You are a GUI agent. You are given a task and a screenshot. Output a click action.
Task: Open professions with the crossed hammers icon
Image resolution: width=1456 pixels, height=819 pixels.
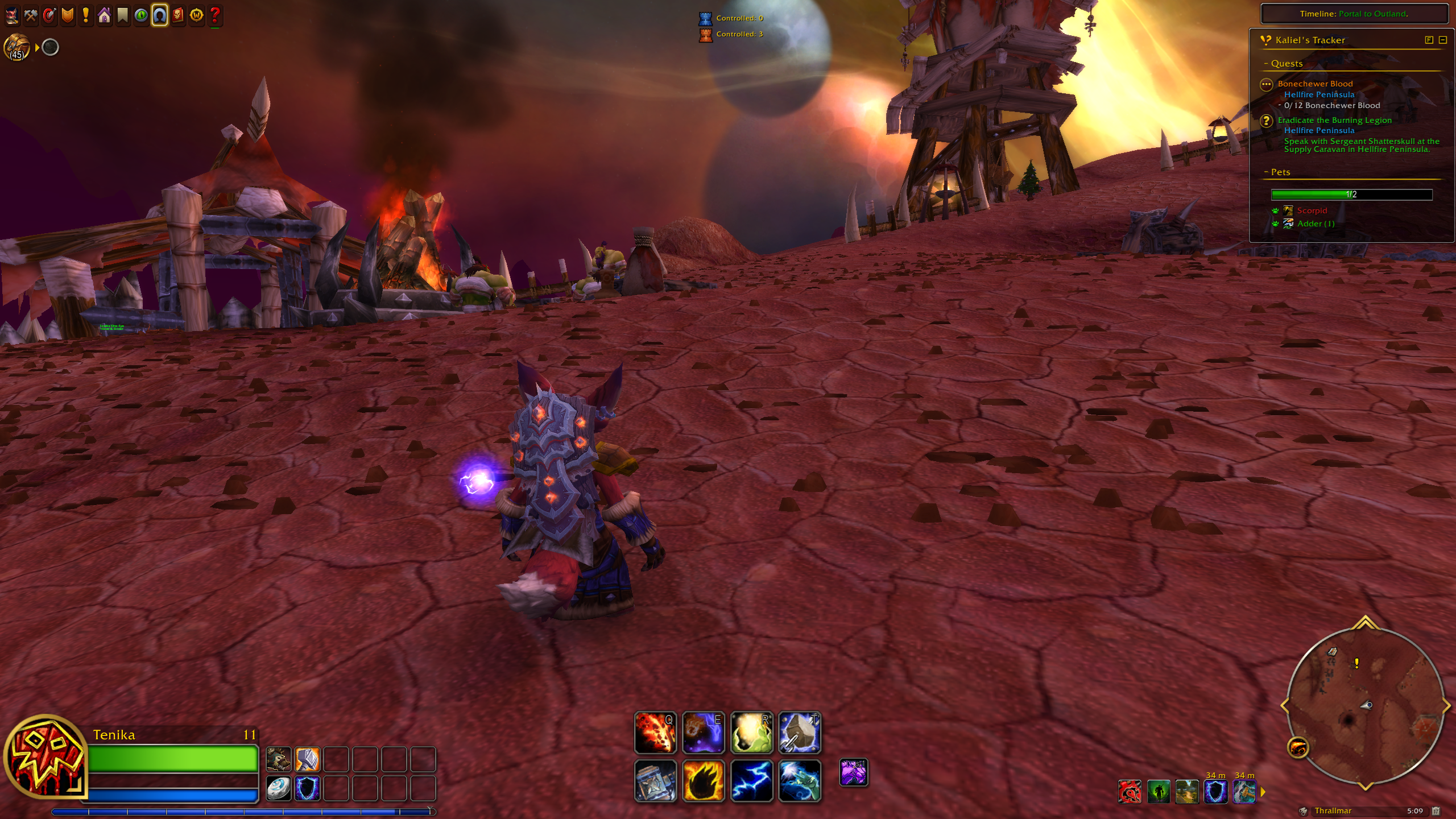coord(31,16)
